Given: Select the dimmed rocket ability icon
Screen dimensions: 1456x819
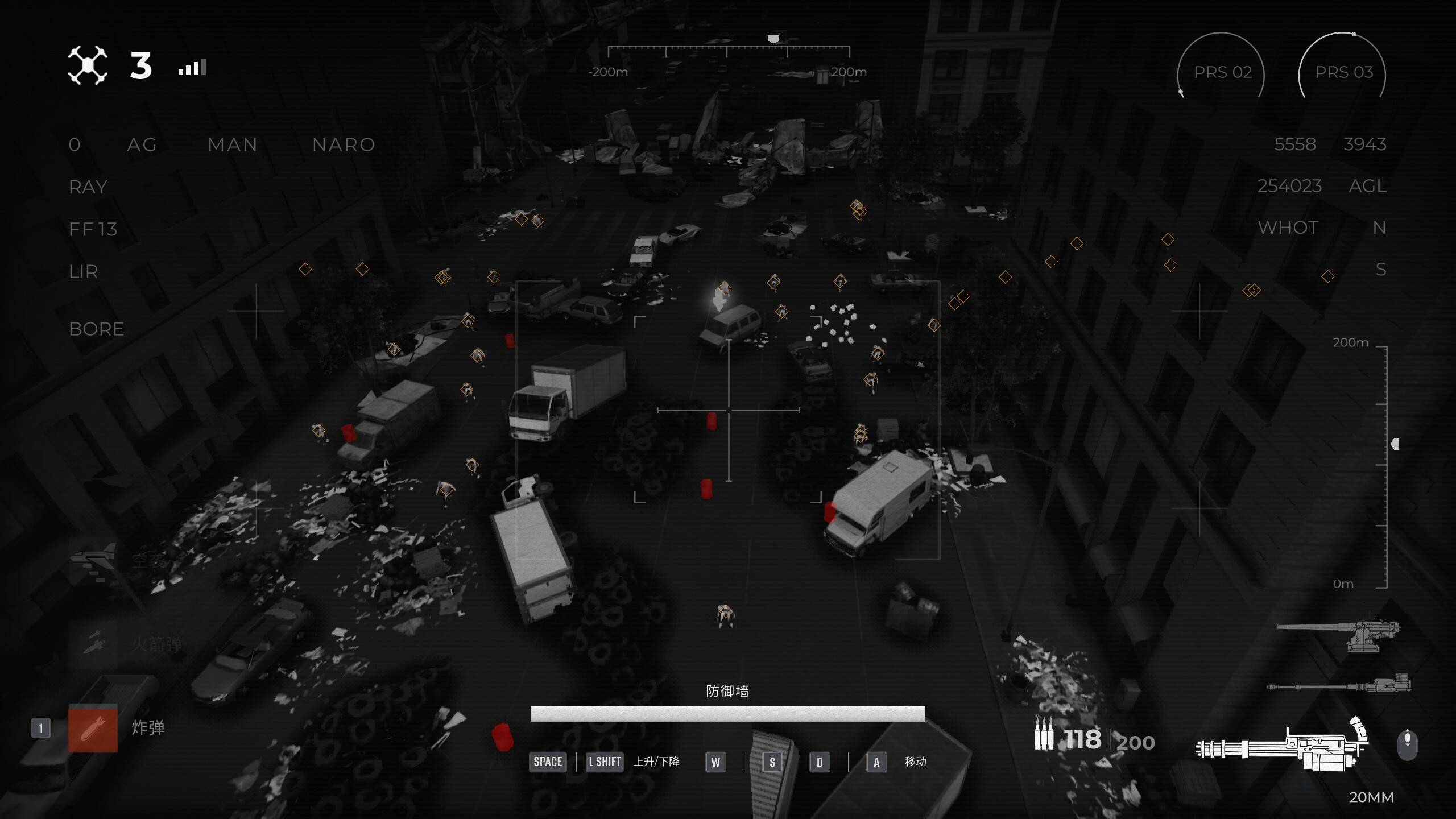Looking at the screenshot, I should (93, 643).
